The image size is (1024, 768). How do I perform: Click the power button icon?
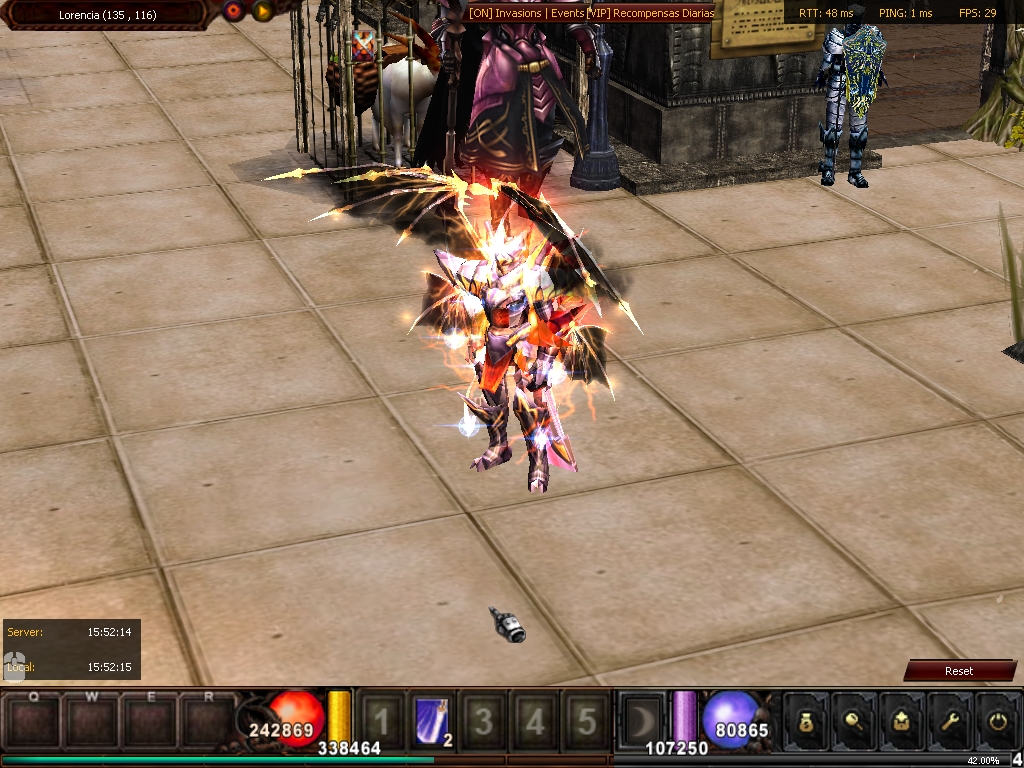coord(996,720)
